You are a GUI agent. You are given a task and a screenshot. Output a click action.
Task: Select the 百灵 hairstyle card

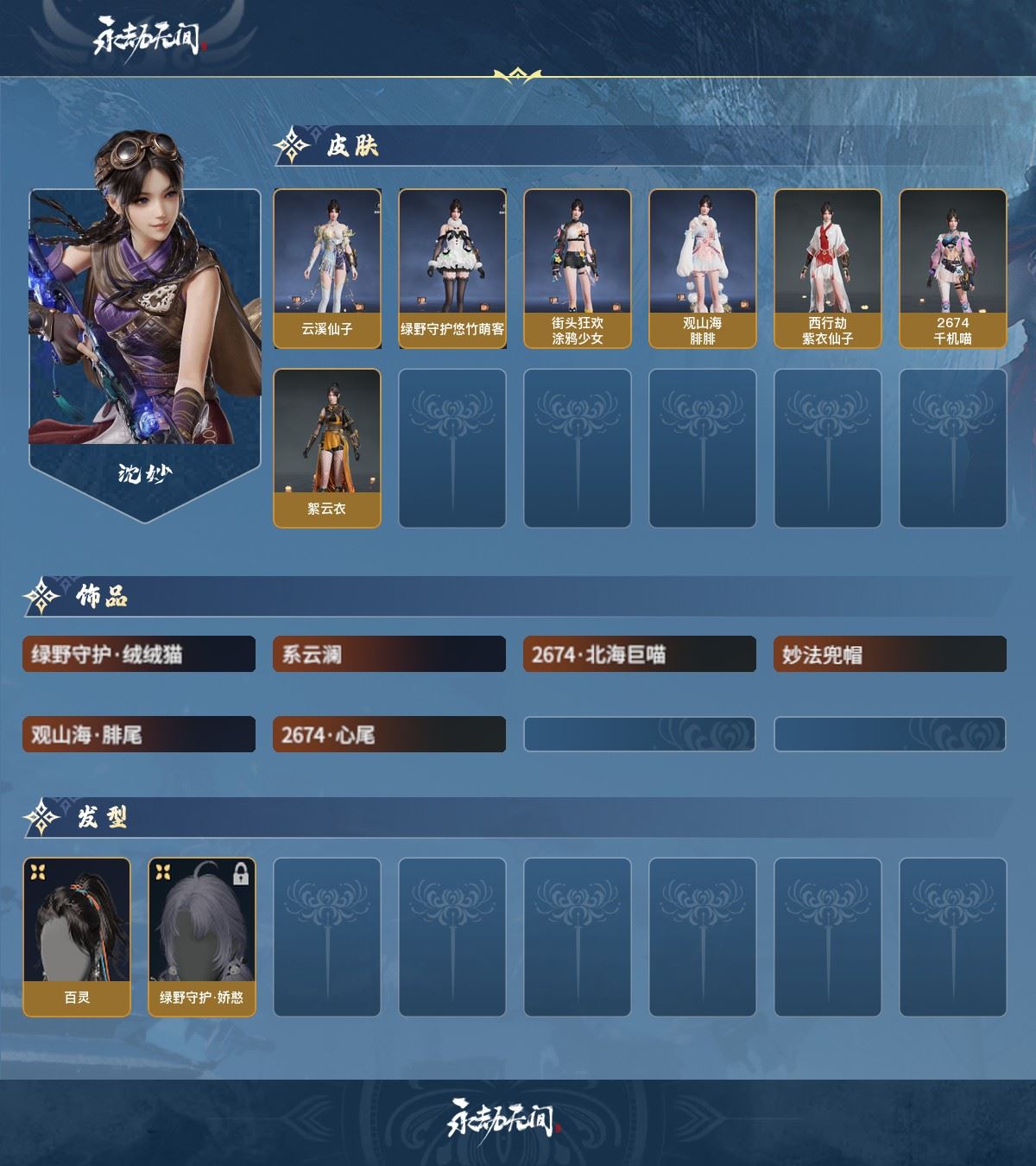[x=77, y=936]
